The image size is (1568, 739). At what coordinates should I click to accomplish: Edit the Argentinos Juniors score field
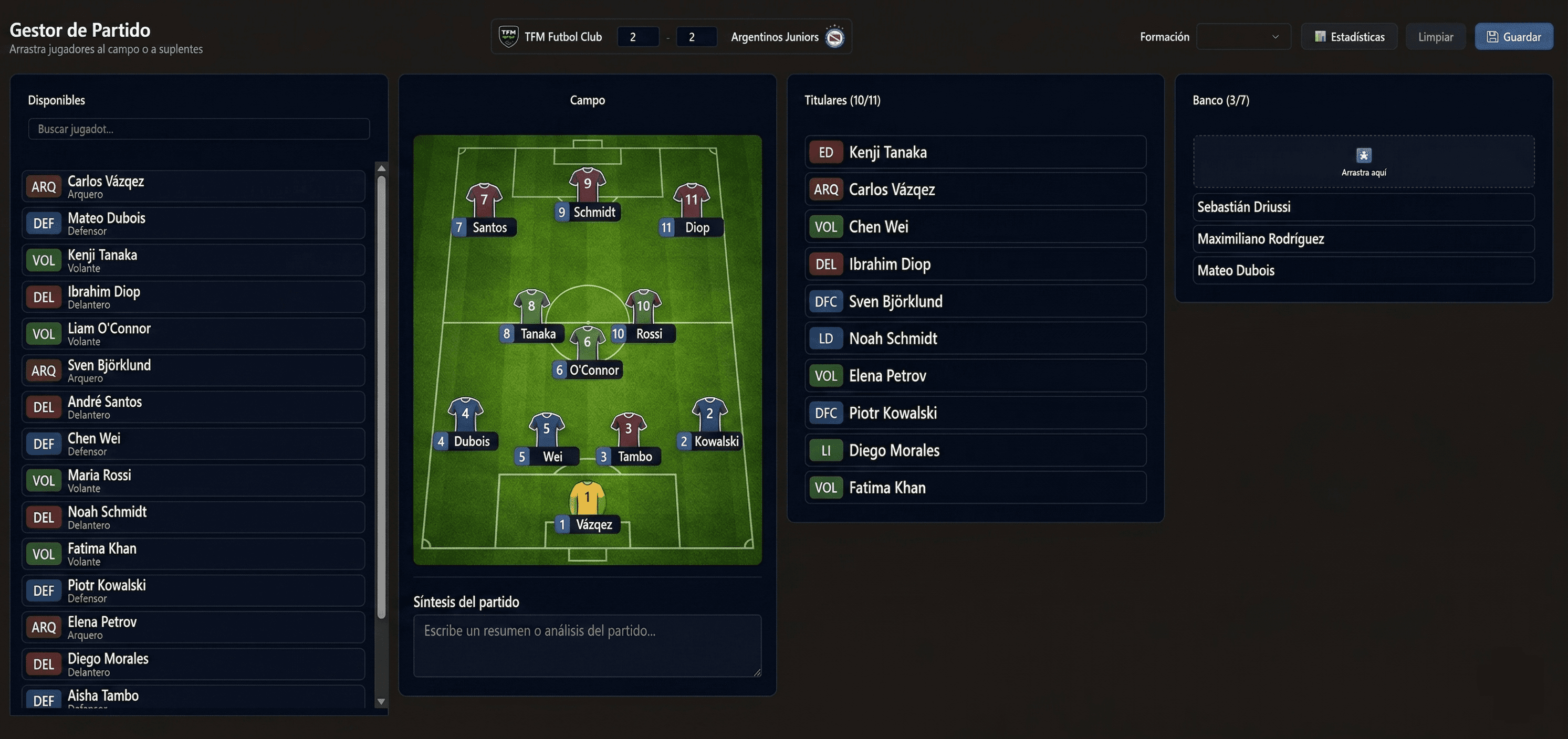696,37
